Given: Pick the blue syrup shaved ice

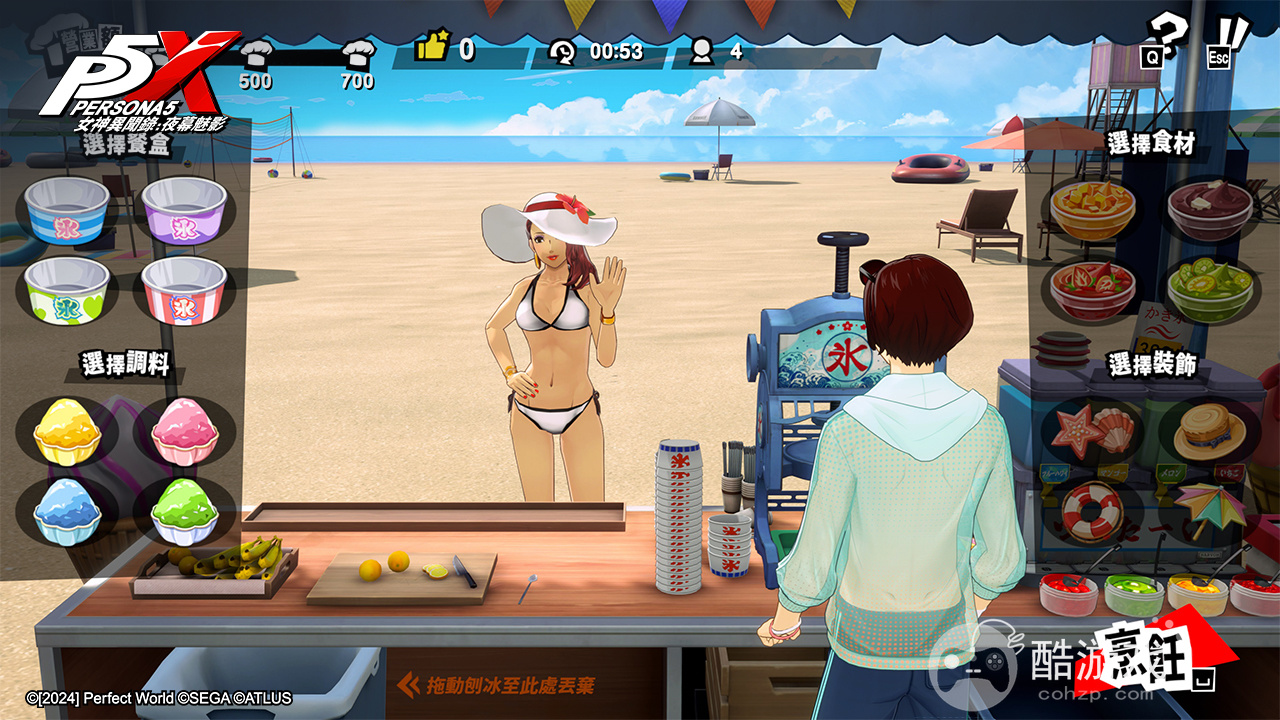Looking at the screenshot, I should (x=67, y=511).
